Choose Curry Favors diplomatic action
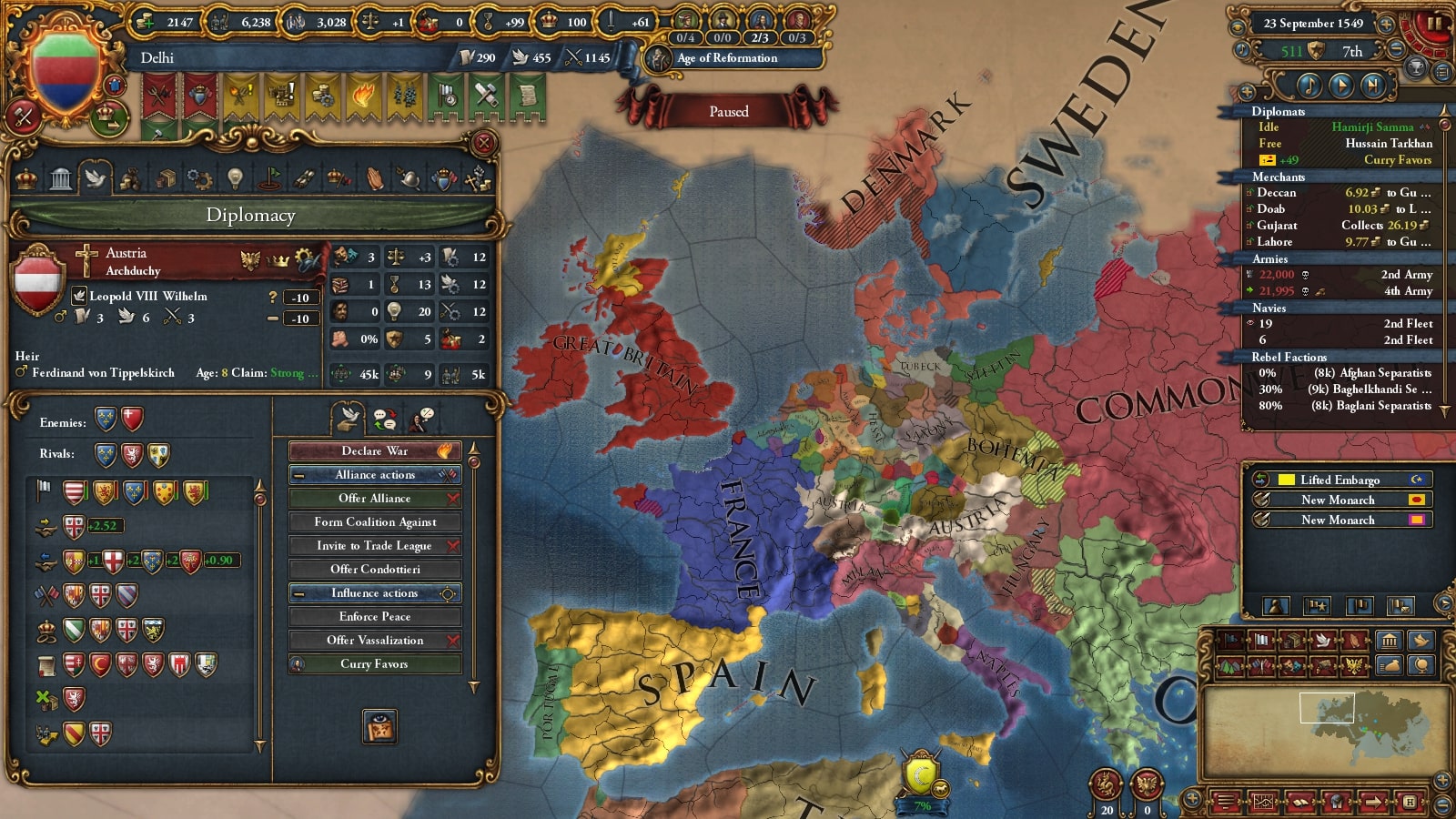The image size is (1456, 819). (375, 664)
